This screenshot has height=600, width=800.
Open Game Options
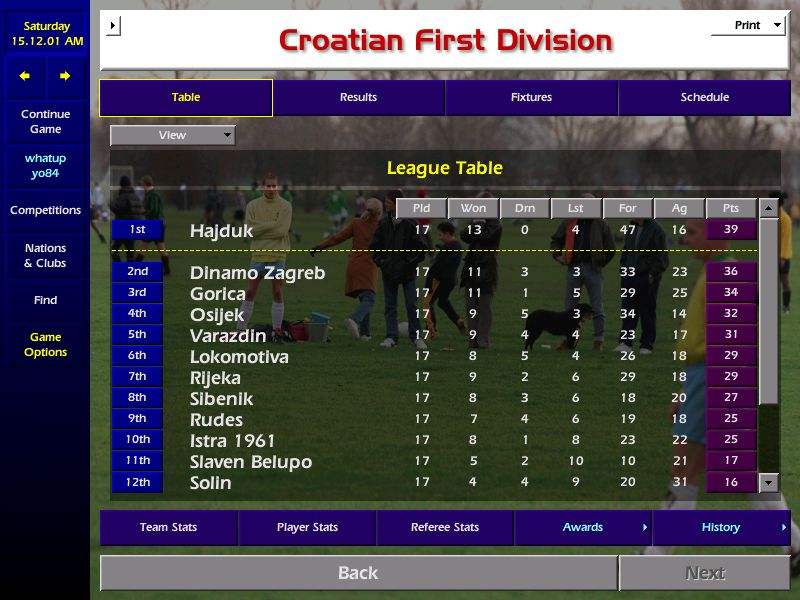click(x=45, y=345)
